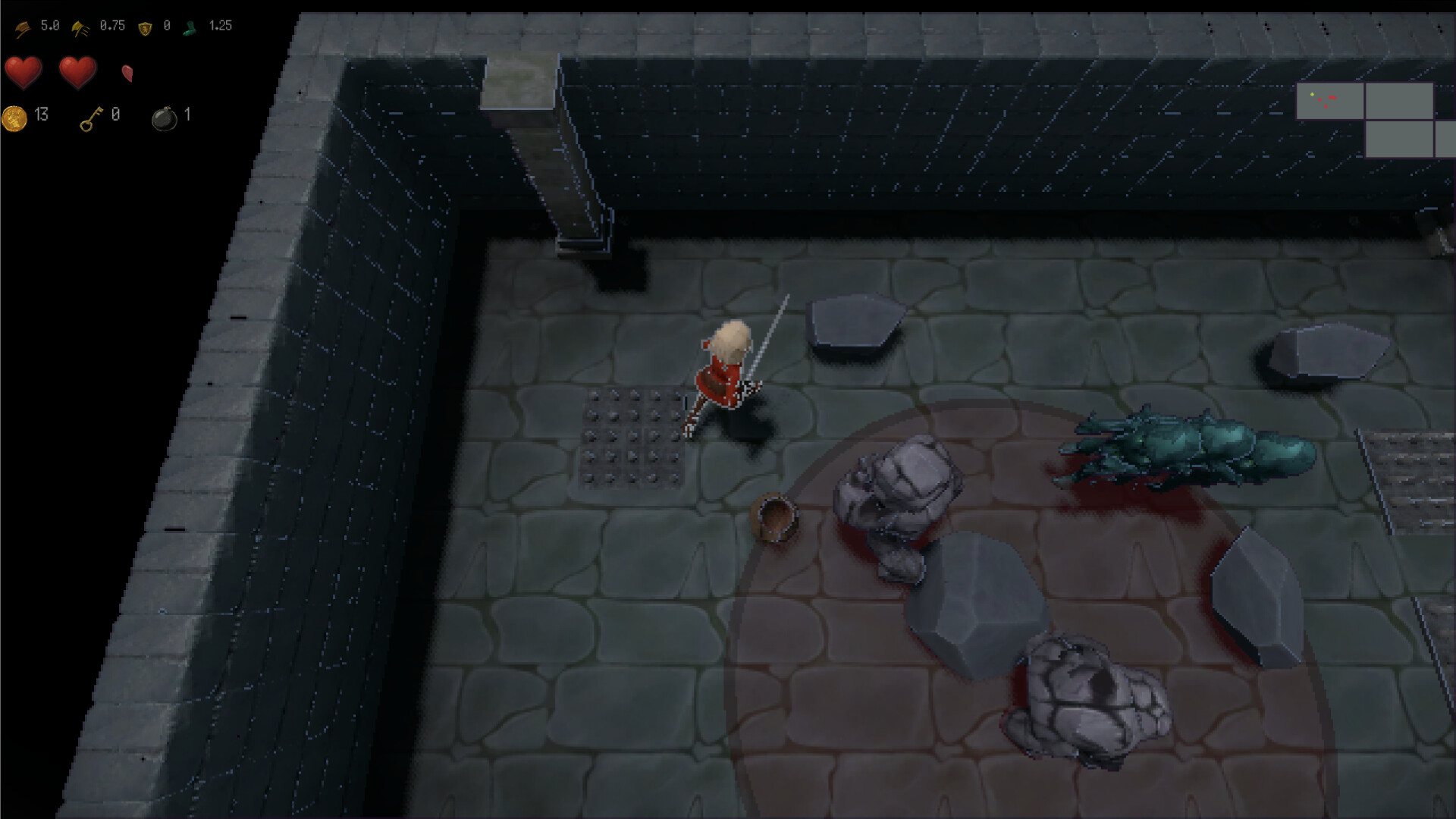Click the second full heart icon
This screenshot has width=1456, height=819.
tap(77, 71)
